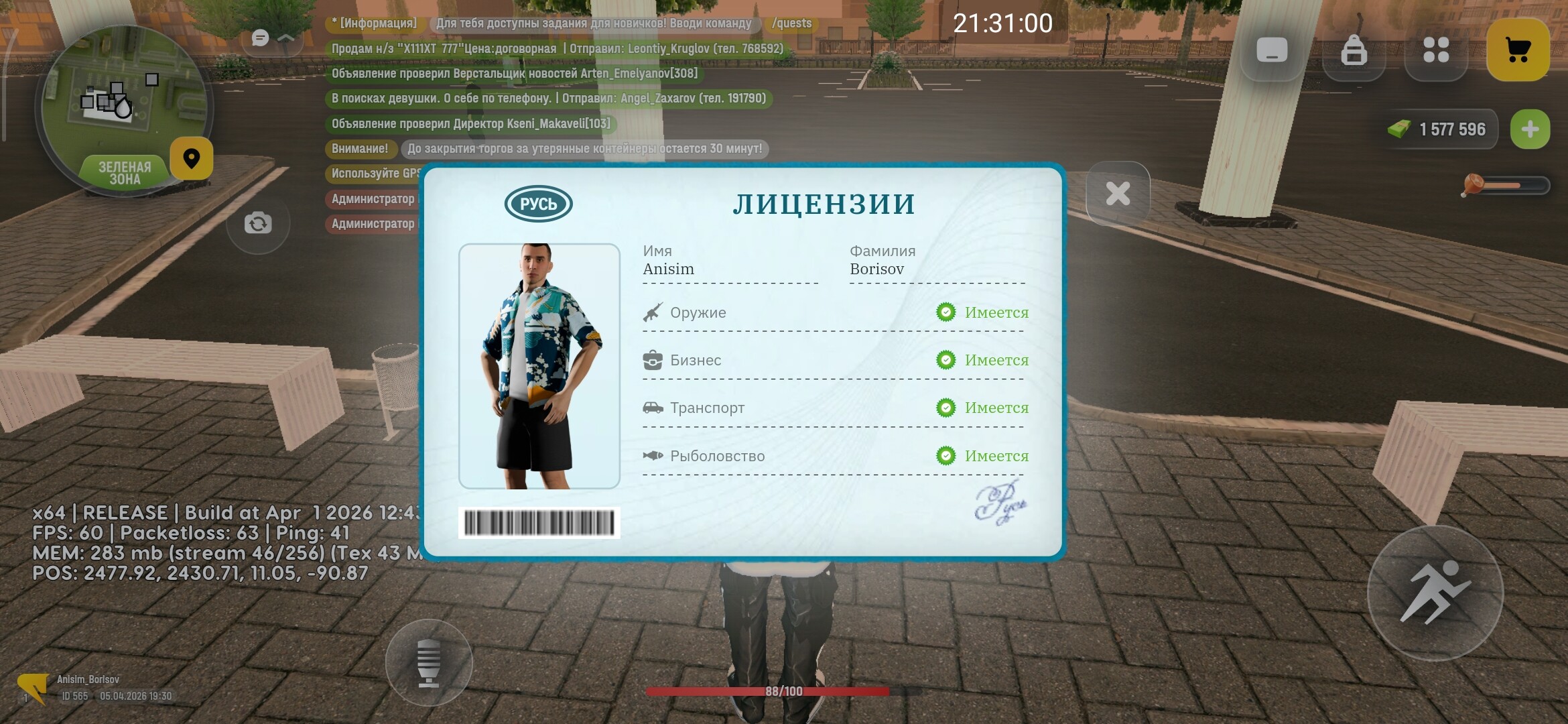Click the character portrait on the license

point(539,366)
